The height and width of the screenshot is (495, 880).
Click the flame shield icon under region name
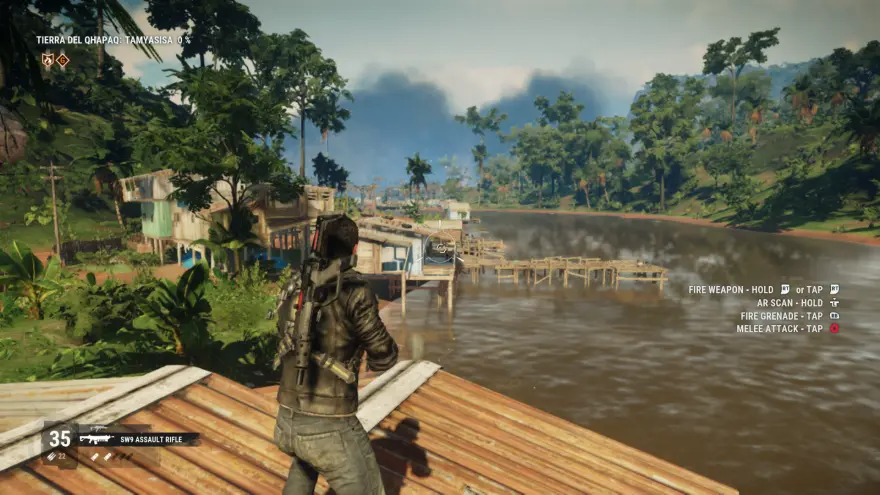click(47, 60)
